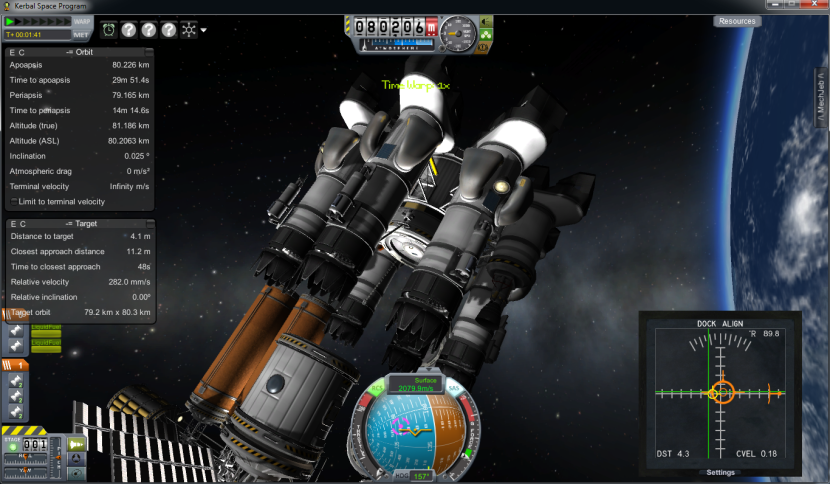This screenshot has height=484, width=830.
Task: Toggle the Limit to terminal velocity checkbox
Action: [x=13, y=201]
